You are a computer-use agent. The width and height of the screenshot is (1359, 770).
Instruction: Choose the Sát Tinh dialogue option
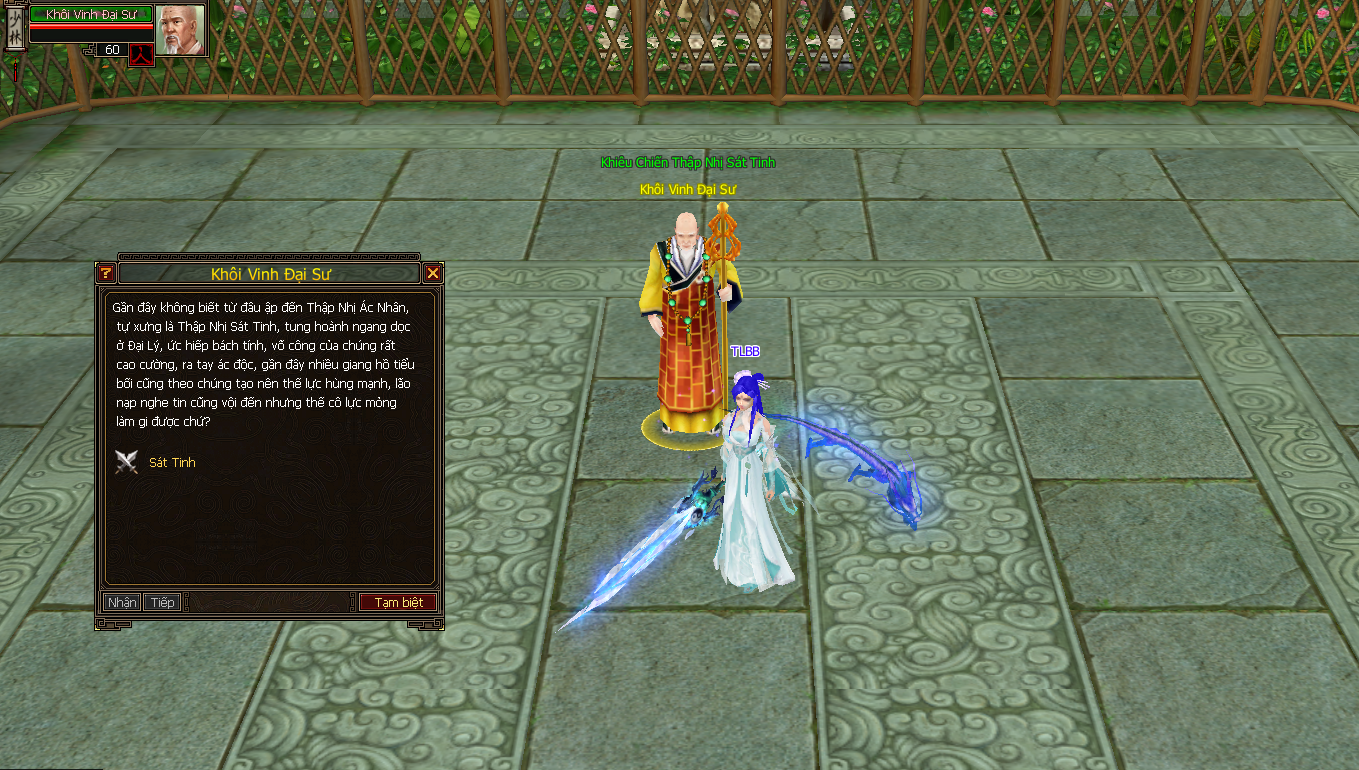point(172,463)
